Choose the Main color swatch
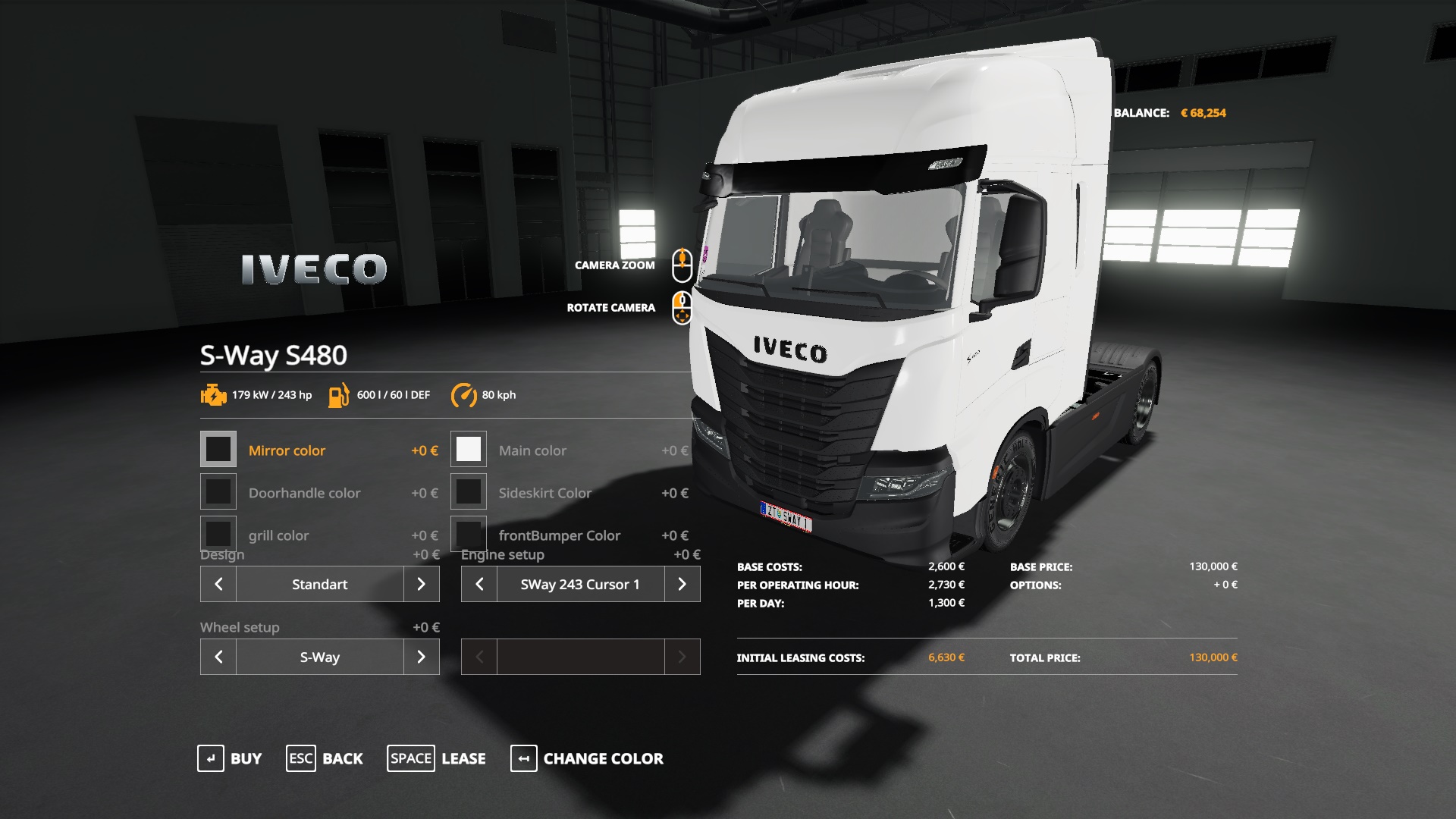The width and height of the screenshot is (1456, 819). [469, 450]
